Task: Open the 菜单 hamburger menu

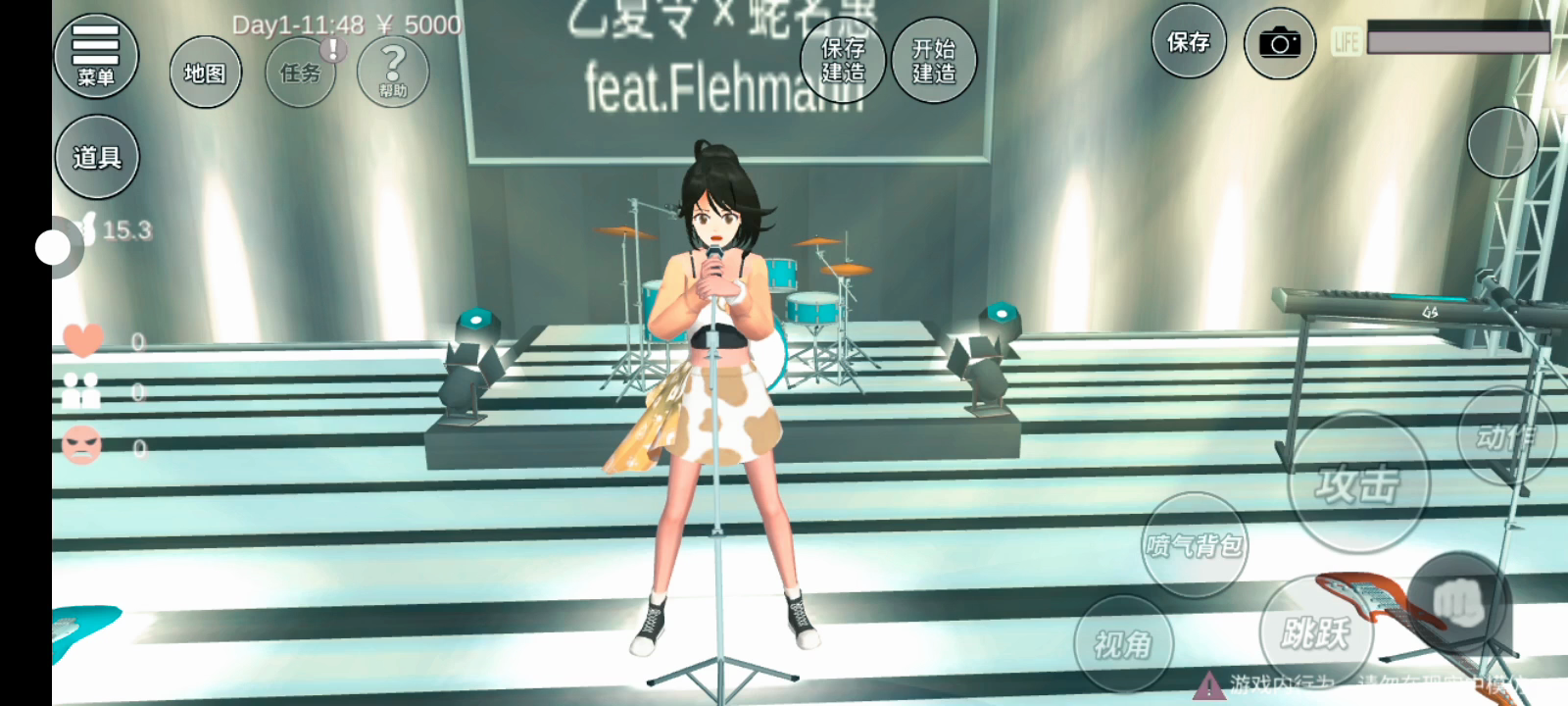Action: (95, 56)
